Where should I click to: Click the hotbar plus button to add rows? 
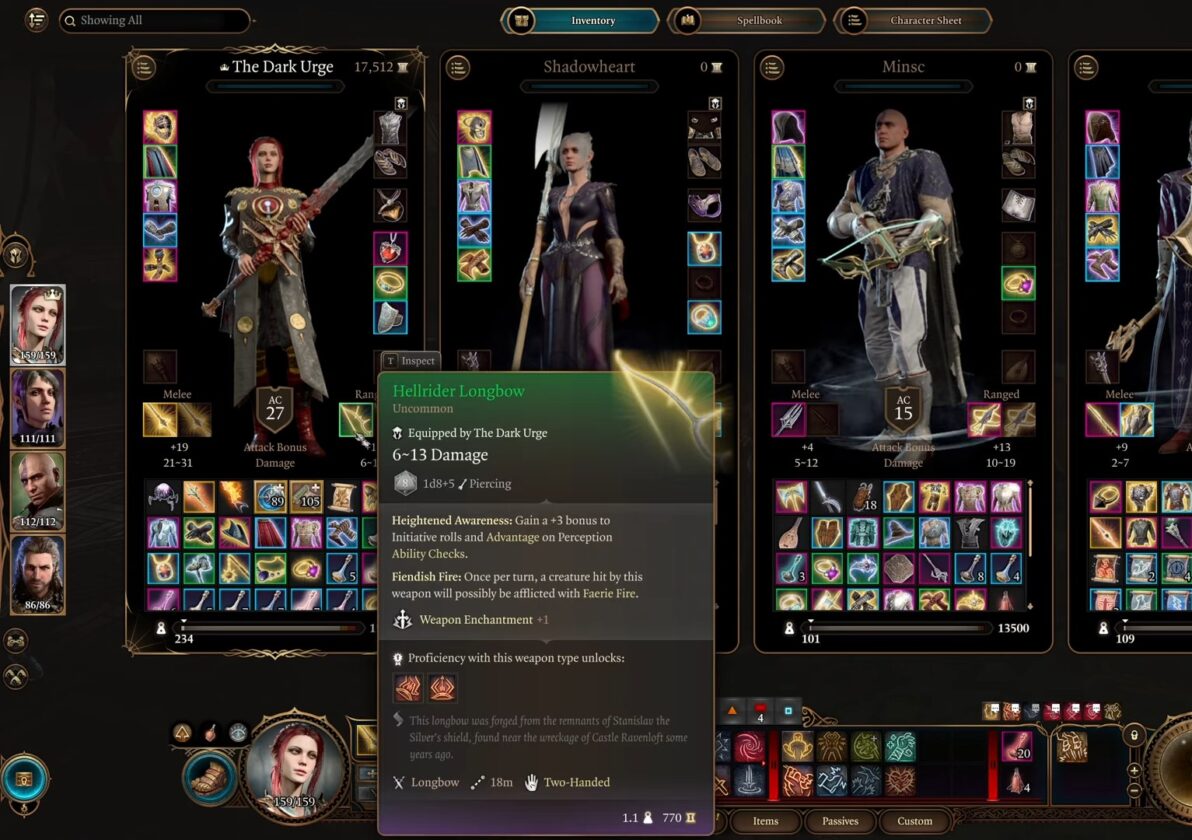1134,771
